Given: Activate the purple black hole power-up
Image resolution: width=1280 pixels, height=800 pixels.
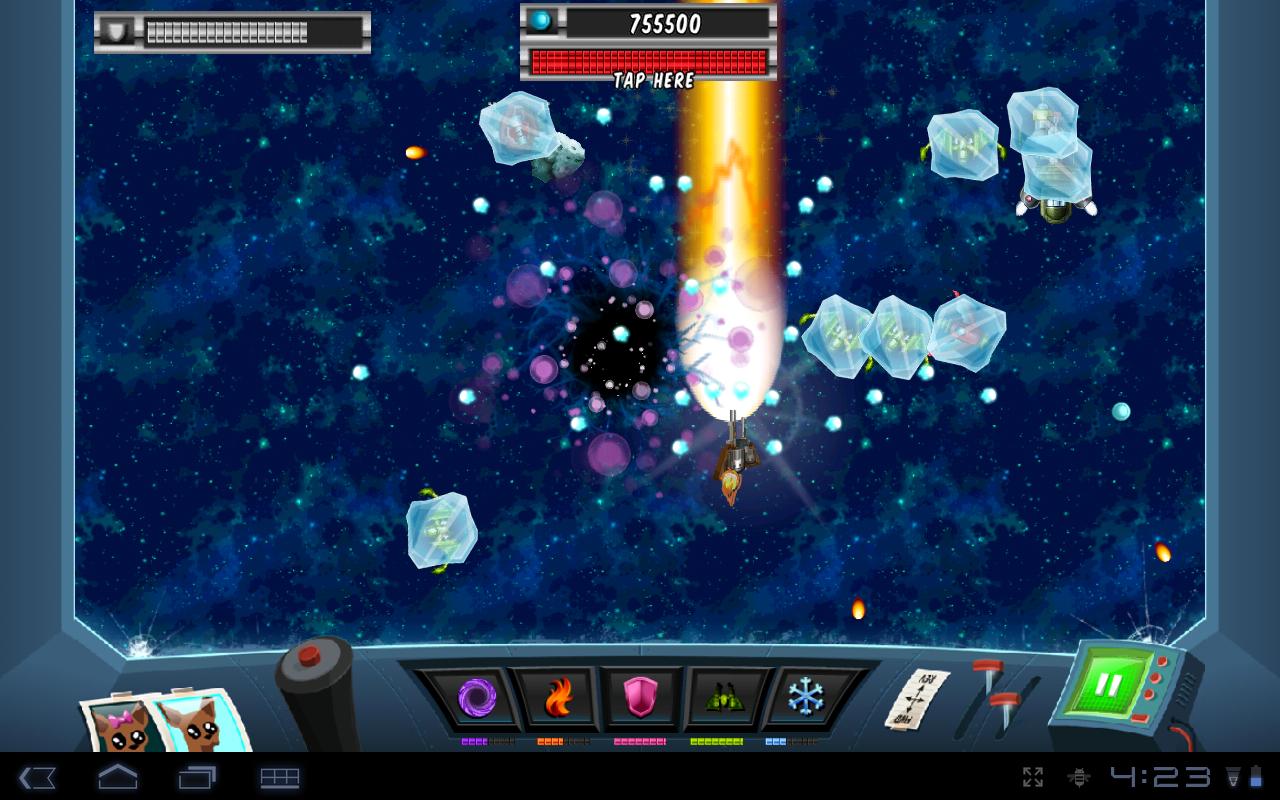Looking at the screenshot, I should (476, 697).
